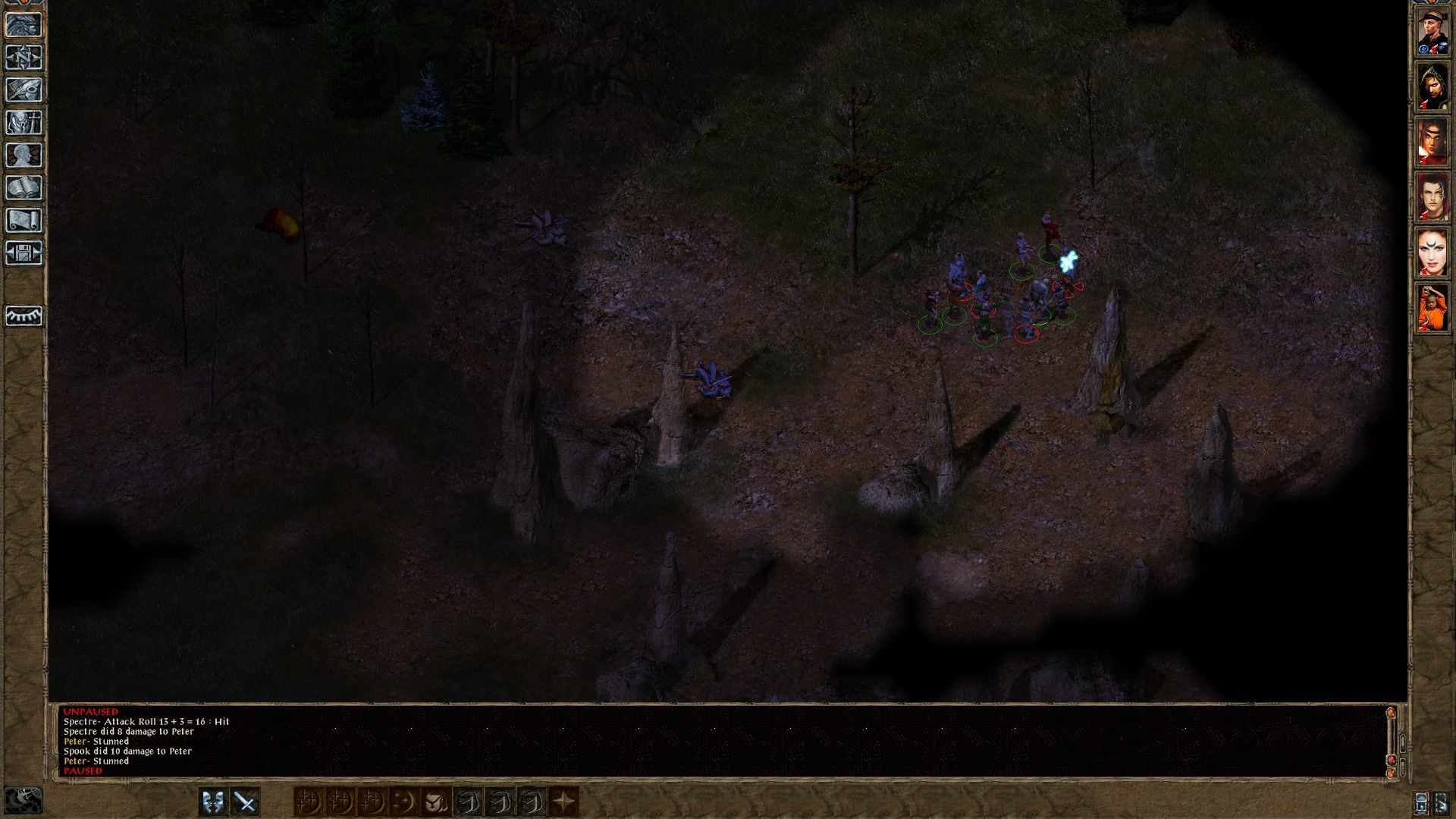Viewport: 1456px width, 819px height.
Task: Open the area map from the sidebar
Action: tap(25, 58)
